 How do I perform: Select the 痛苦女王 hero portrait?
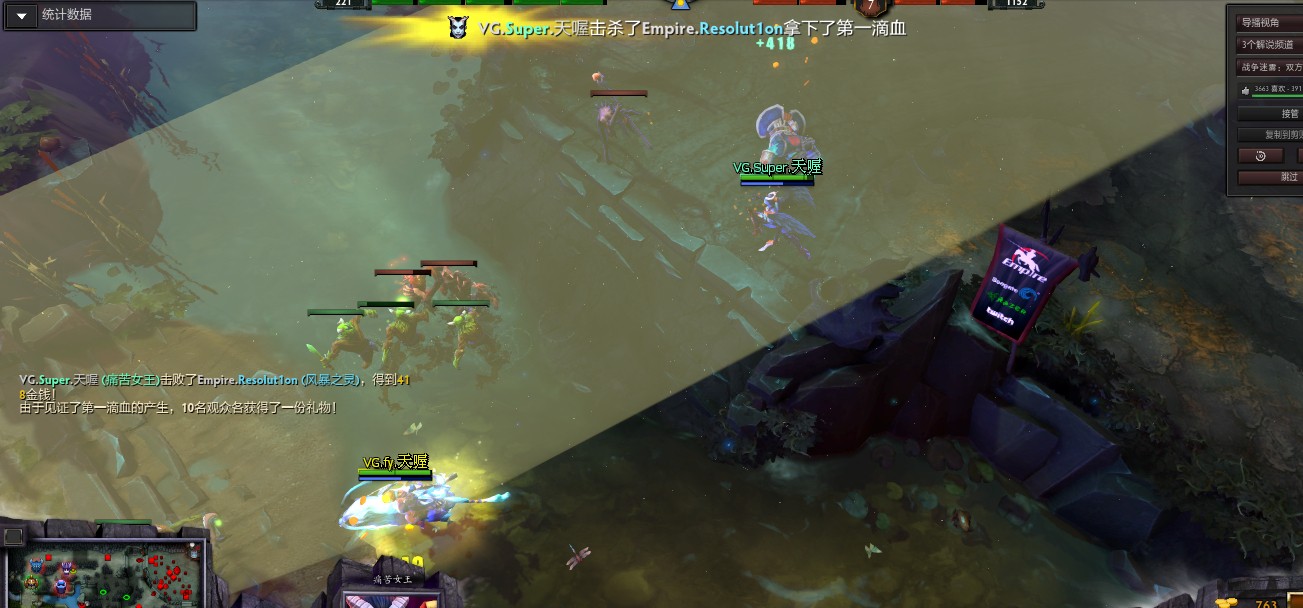click(x=391, y=598)
